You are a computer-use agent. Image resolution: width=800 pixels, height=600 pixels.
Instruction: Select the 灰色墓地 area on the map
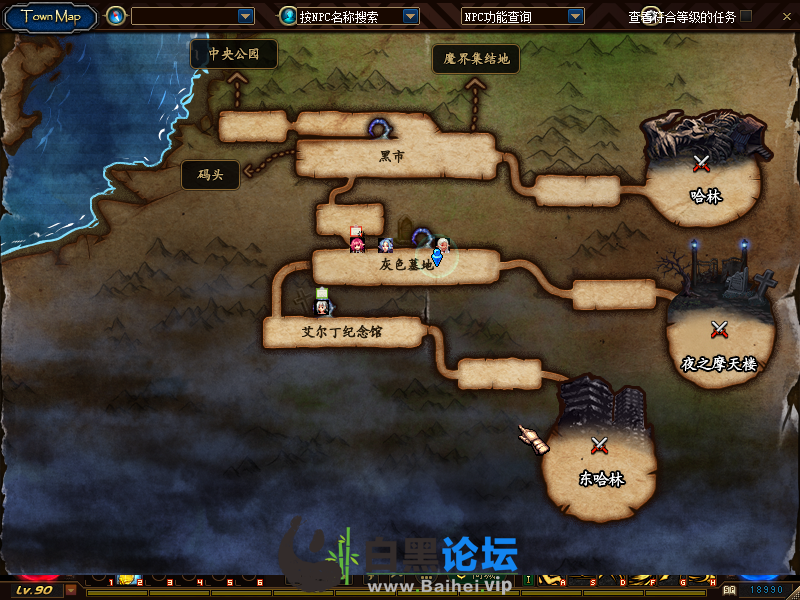point(406,265)
